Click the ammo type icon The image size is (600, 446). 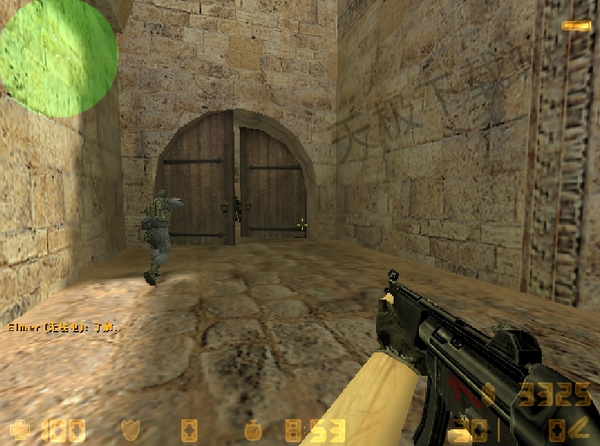pos(577,431)
